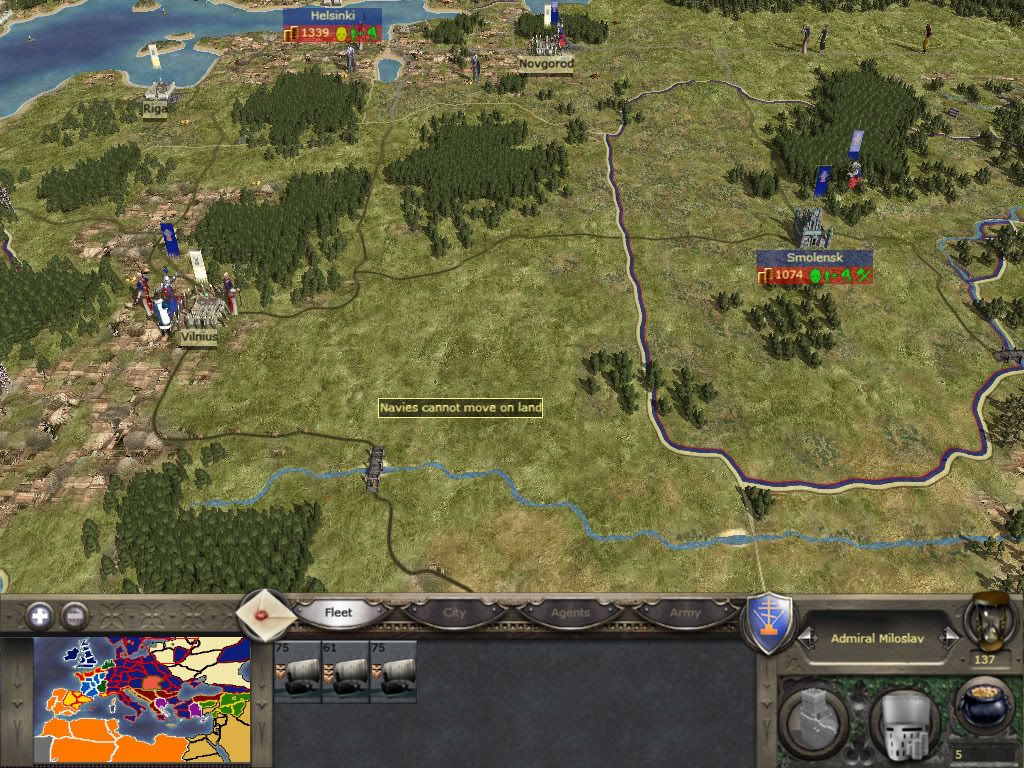Click the Admiral Miloslav name plate
1024x768 pixels.
(878, 638)
